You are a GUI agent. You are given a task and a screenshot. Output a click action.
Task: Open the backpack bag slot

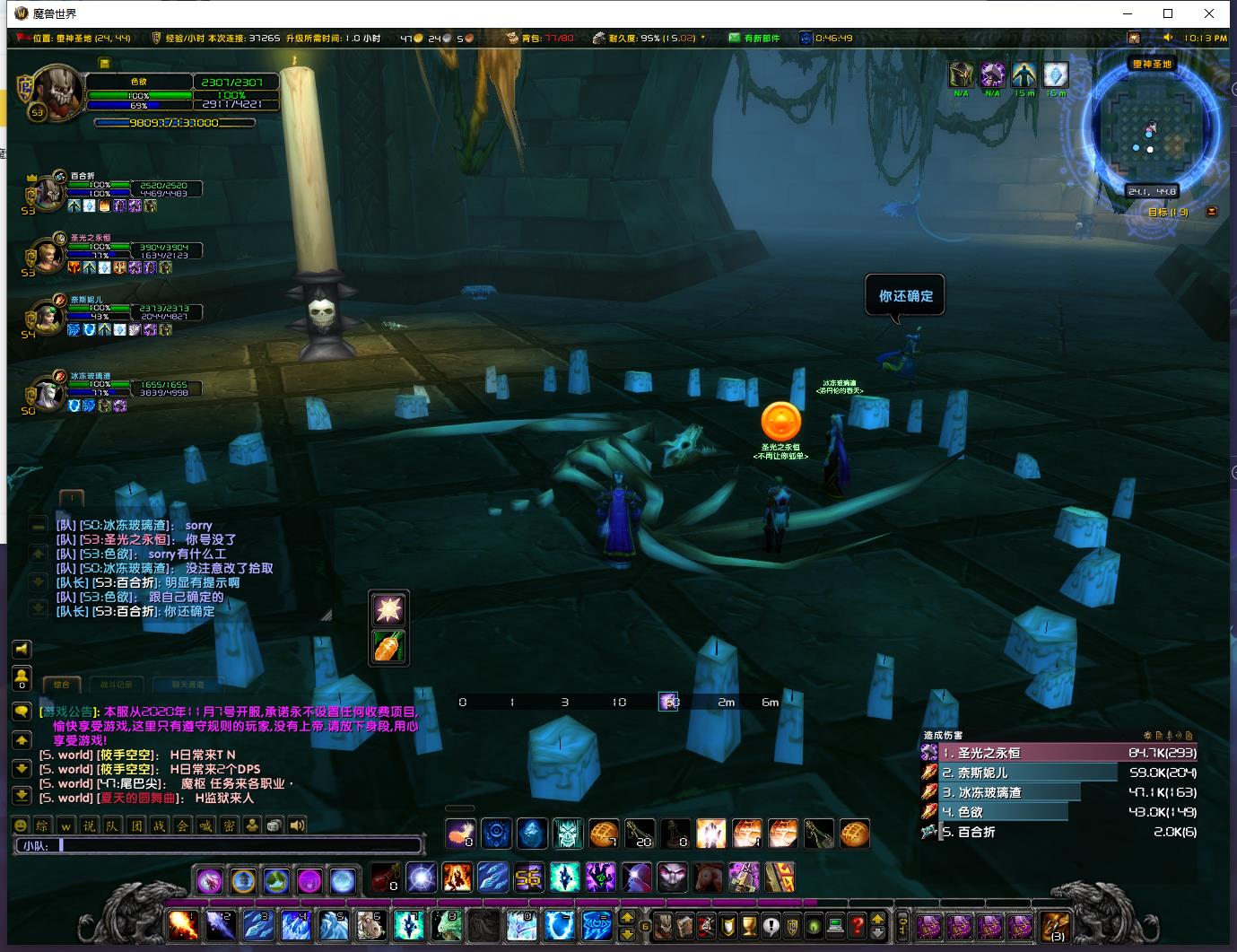click(x=1055, y=925)
